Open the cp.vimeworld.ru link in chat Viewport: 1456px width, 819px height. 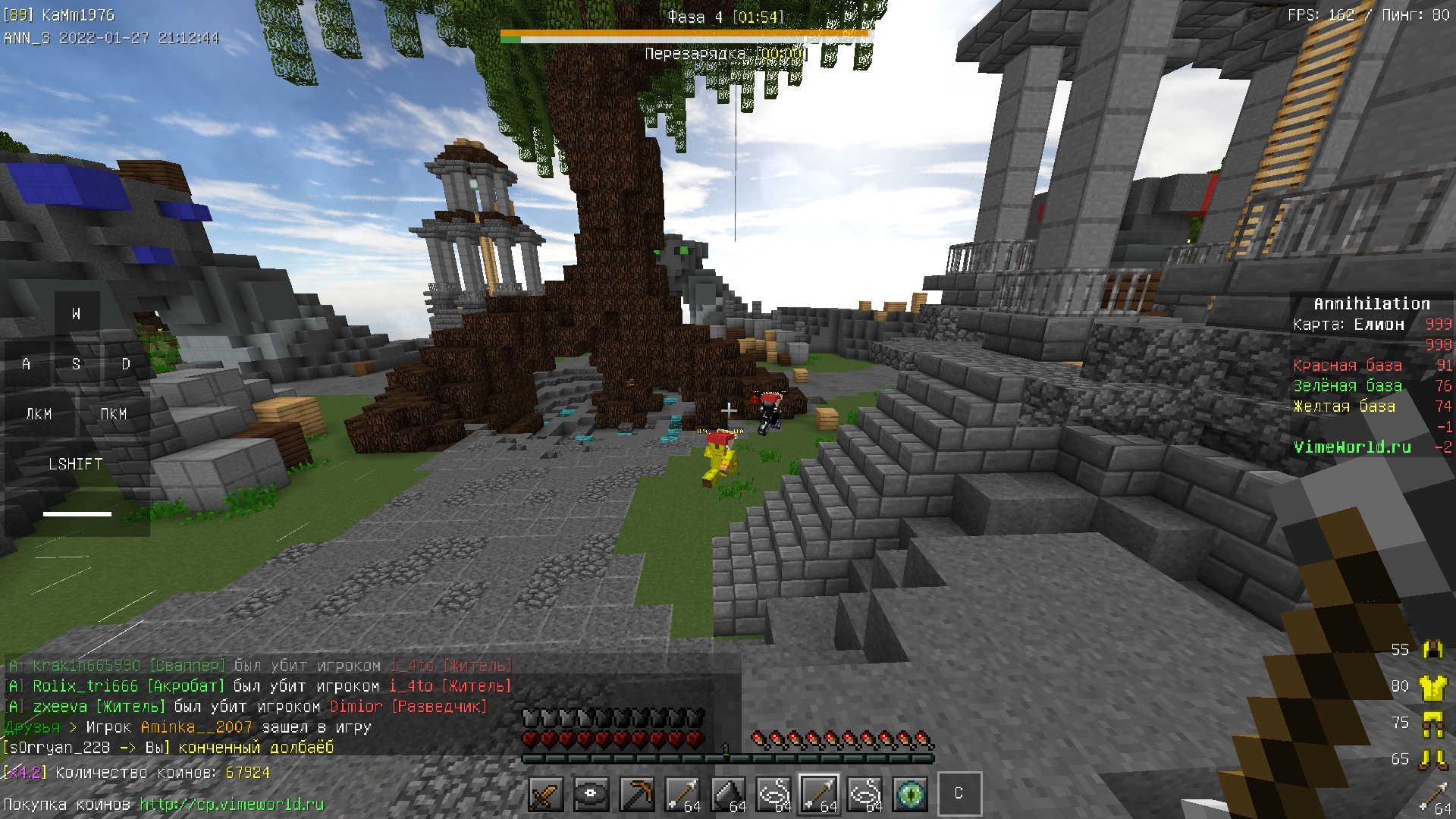[x=231, y=805]
